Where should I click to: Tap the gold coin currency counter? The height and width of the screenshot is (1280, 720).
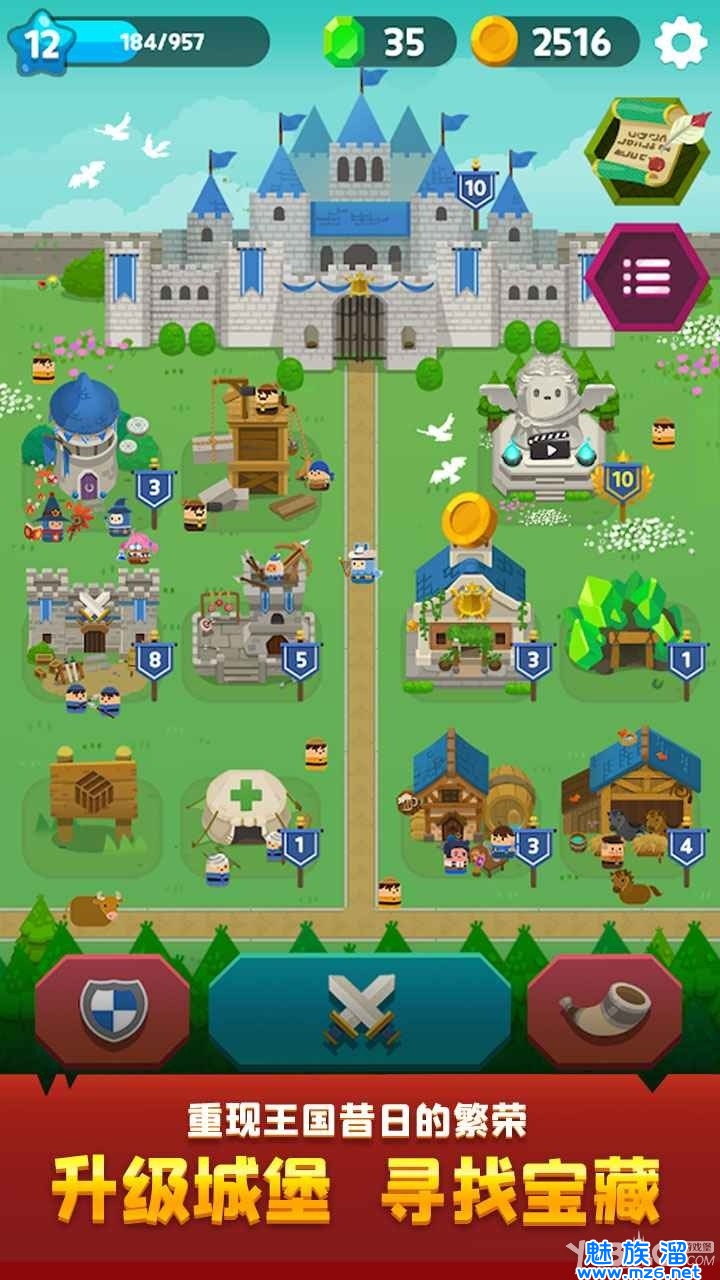(x=555, y=42)
